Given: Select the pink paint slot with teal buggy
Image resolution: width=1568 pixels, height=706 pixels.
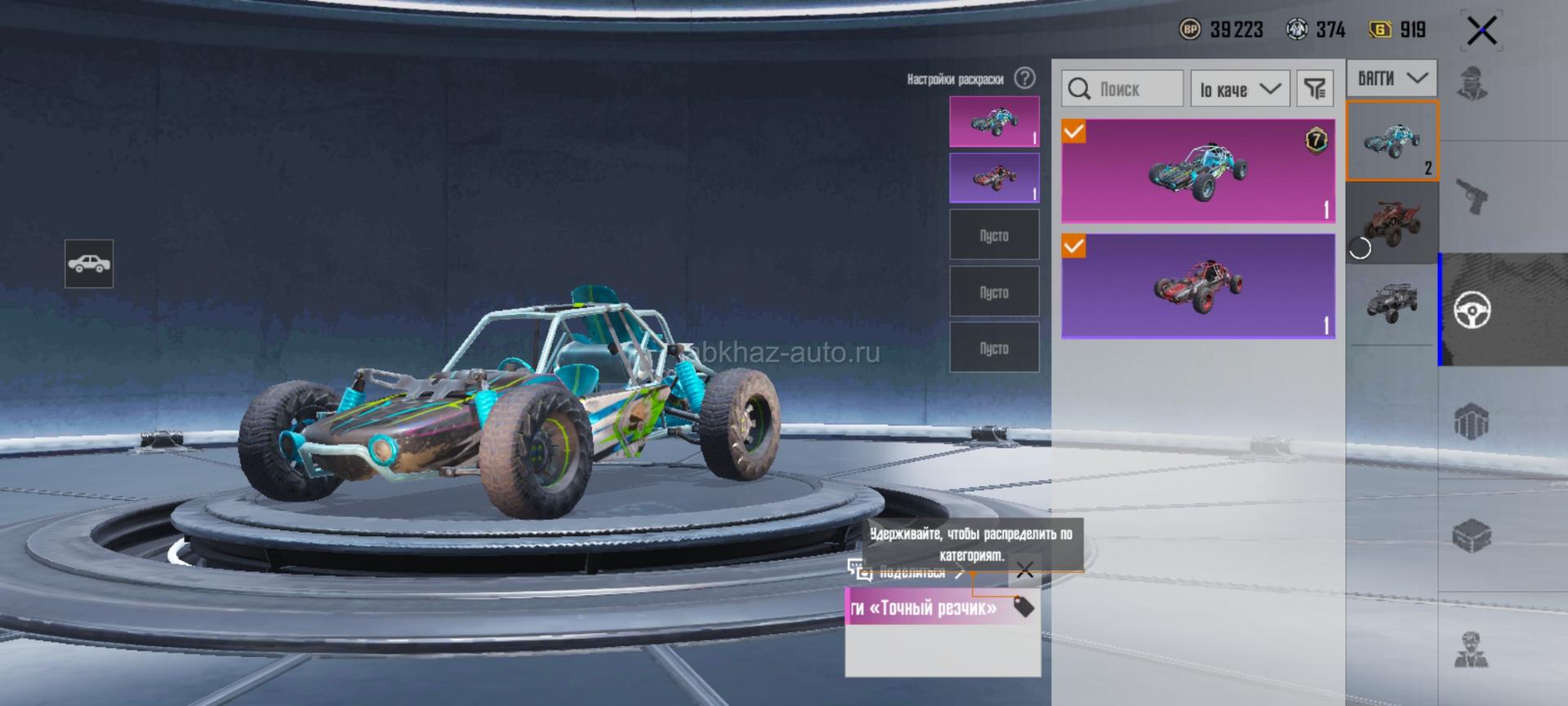Looking at the screenshot, I should 994,122.
